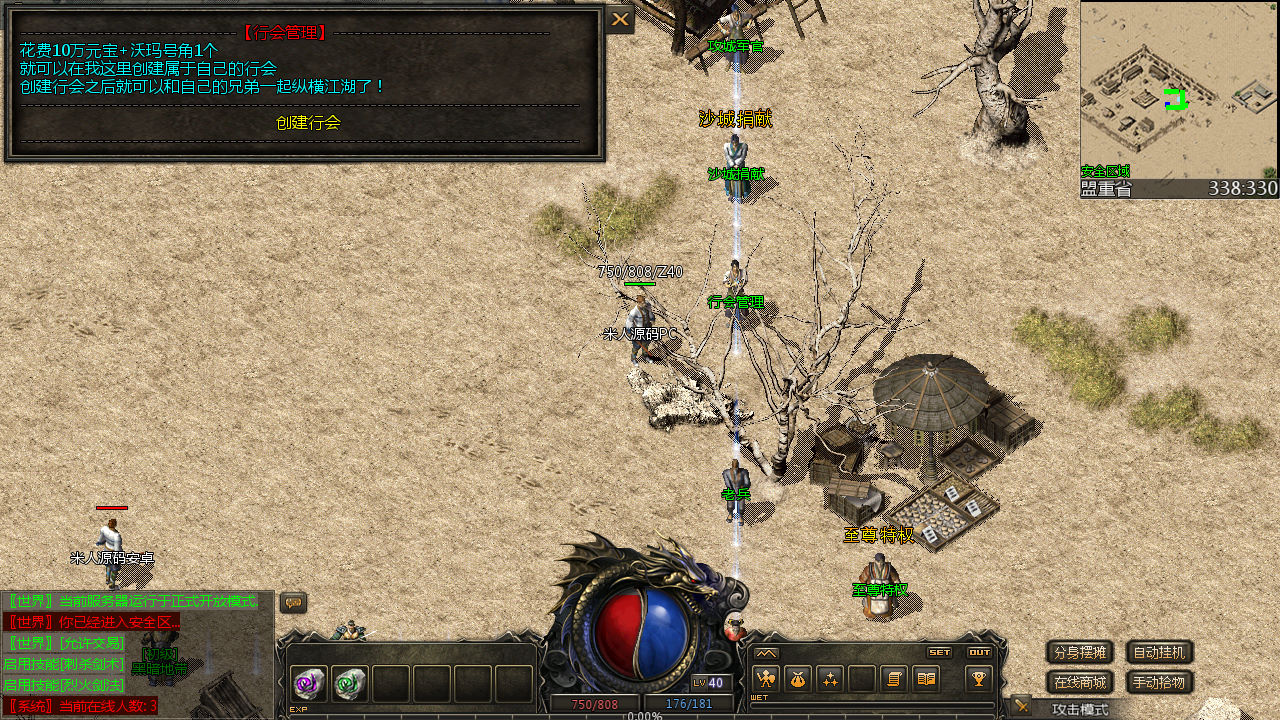Choose the 创建行会 option
1280x720 pixels.
(x=308, y=123)
